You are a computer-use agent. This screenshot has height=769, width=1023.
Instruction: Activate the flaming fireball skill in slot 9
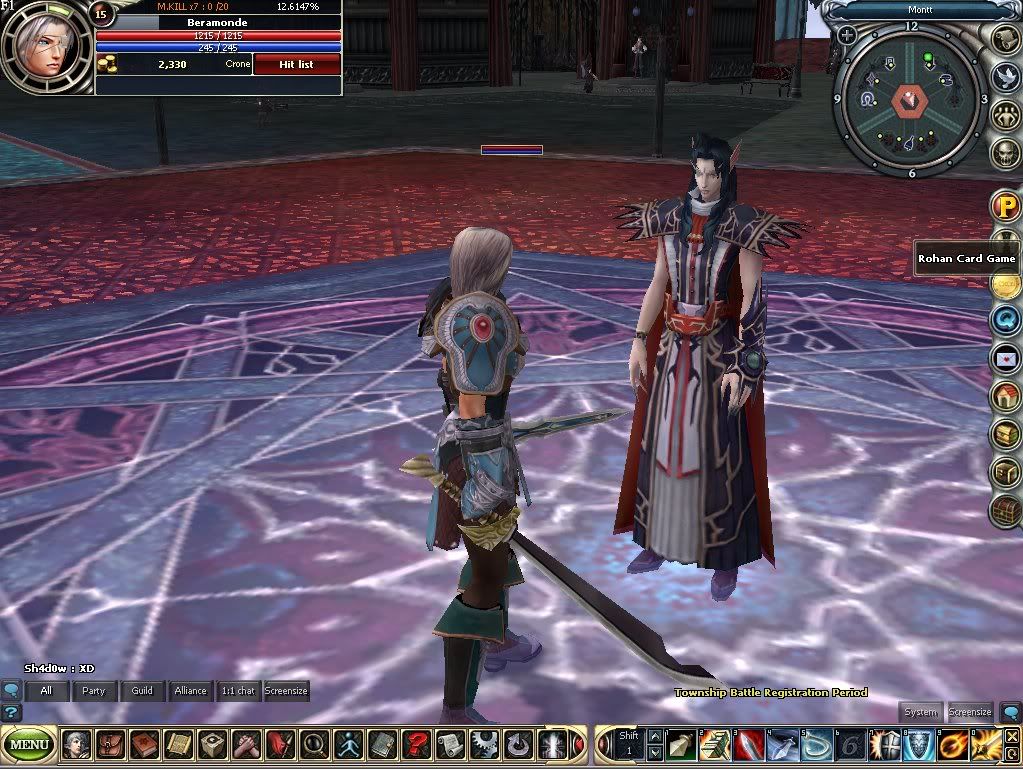coord(953,745)
